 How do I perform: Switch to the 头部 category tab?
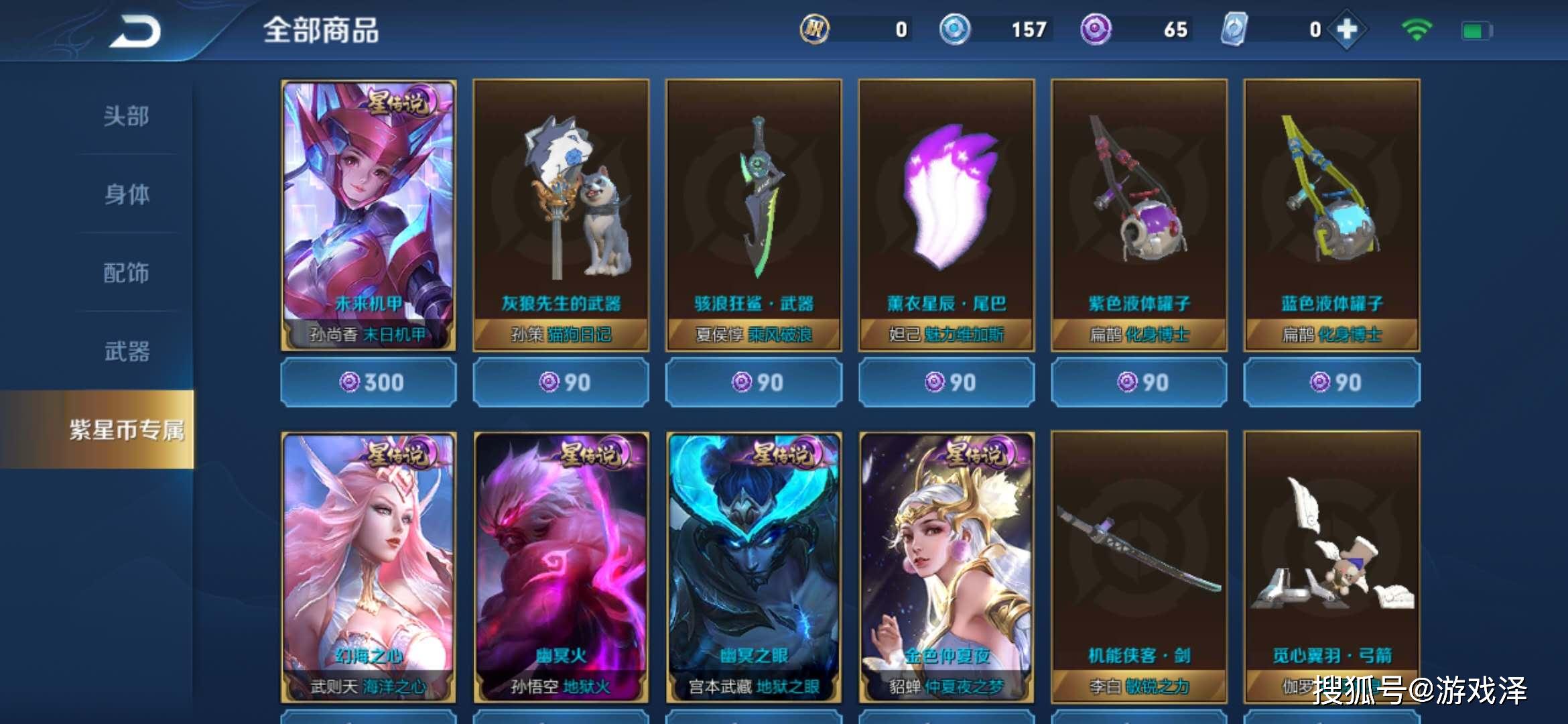[126, 116]
